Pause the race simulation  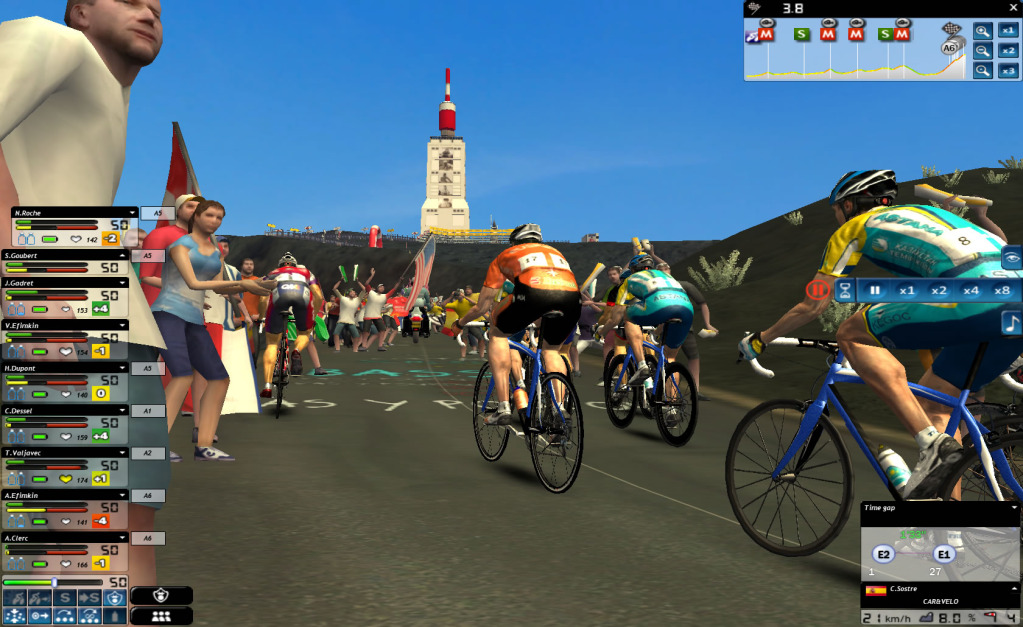pyautogui.click(x=875, y=290)
